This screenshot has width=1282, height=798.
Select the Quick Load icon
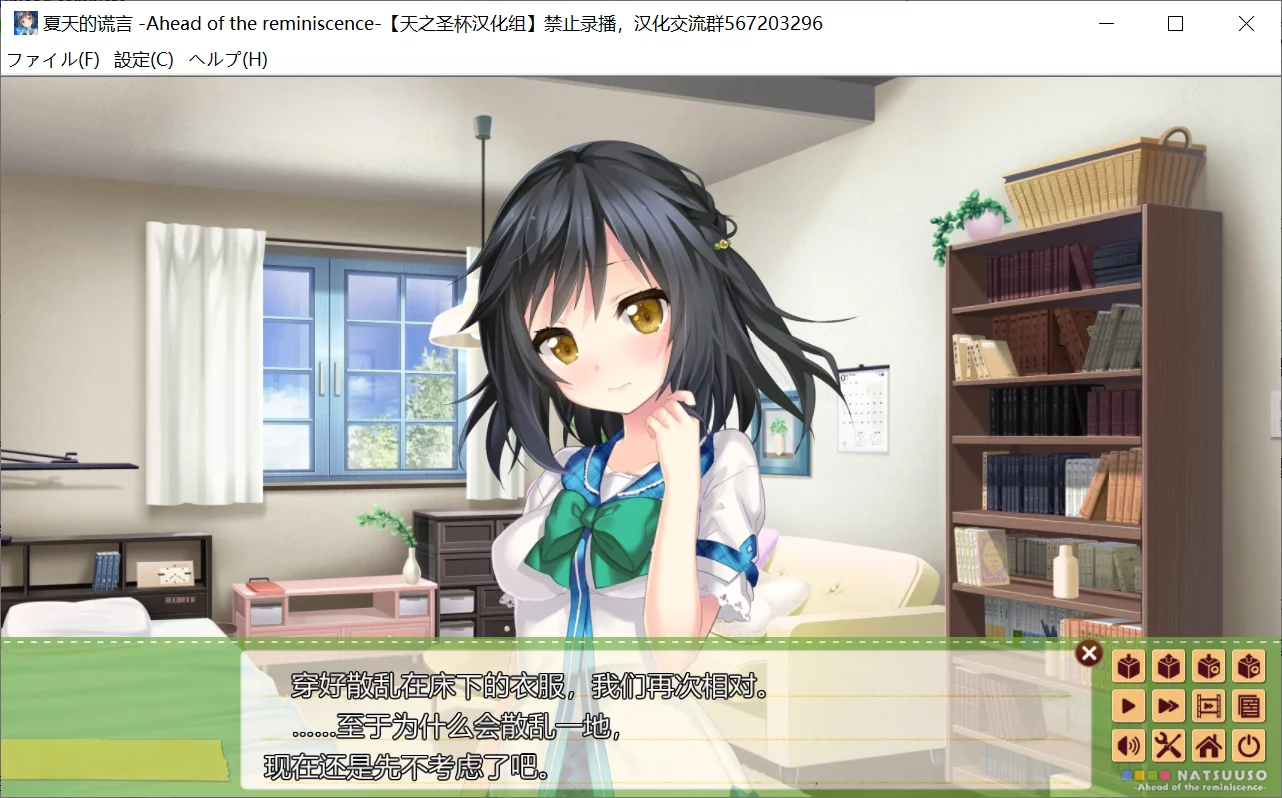pyautogui.click(x=1248, y=666)
